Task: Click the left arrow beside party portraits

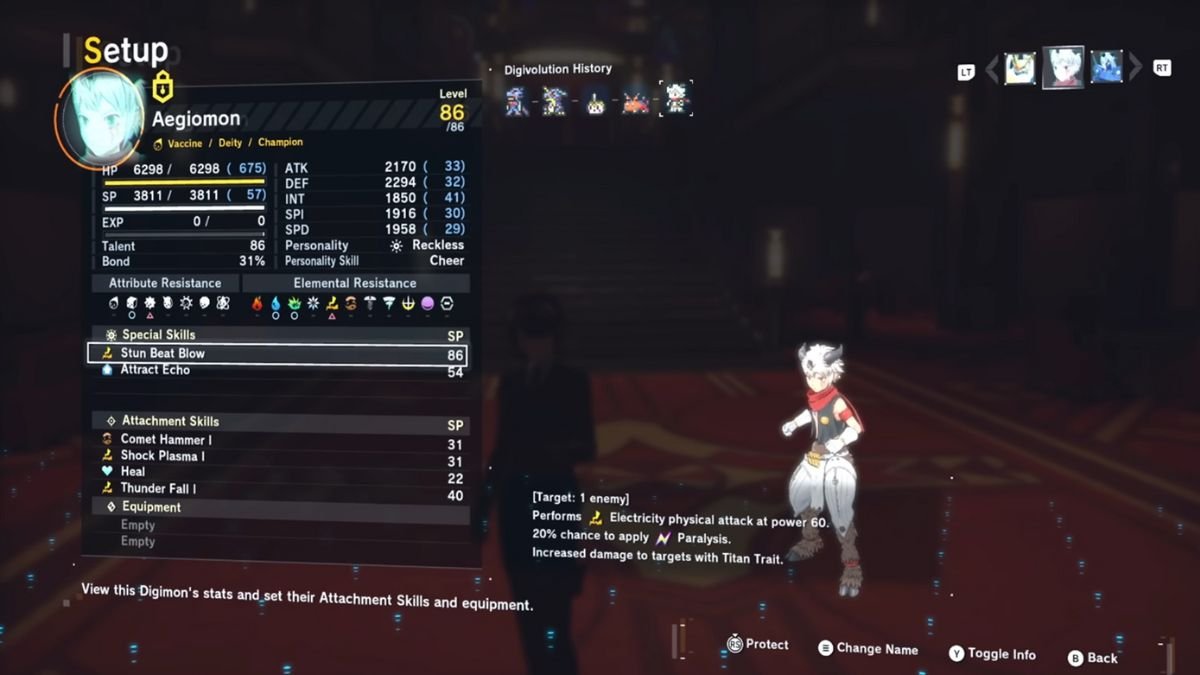Action: tap(992, 69)
